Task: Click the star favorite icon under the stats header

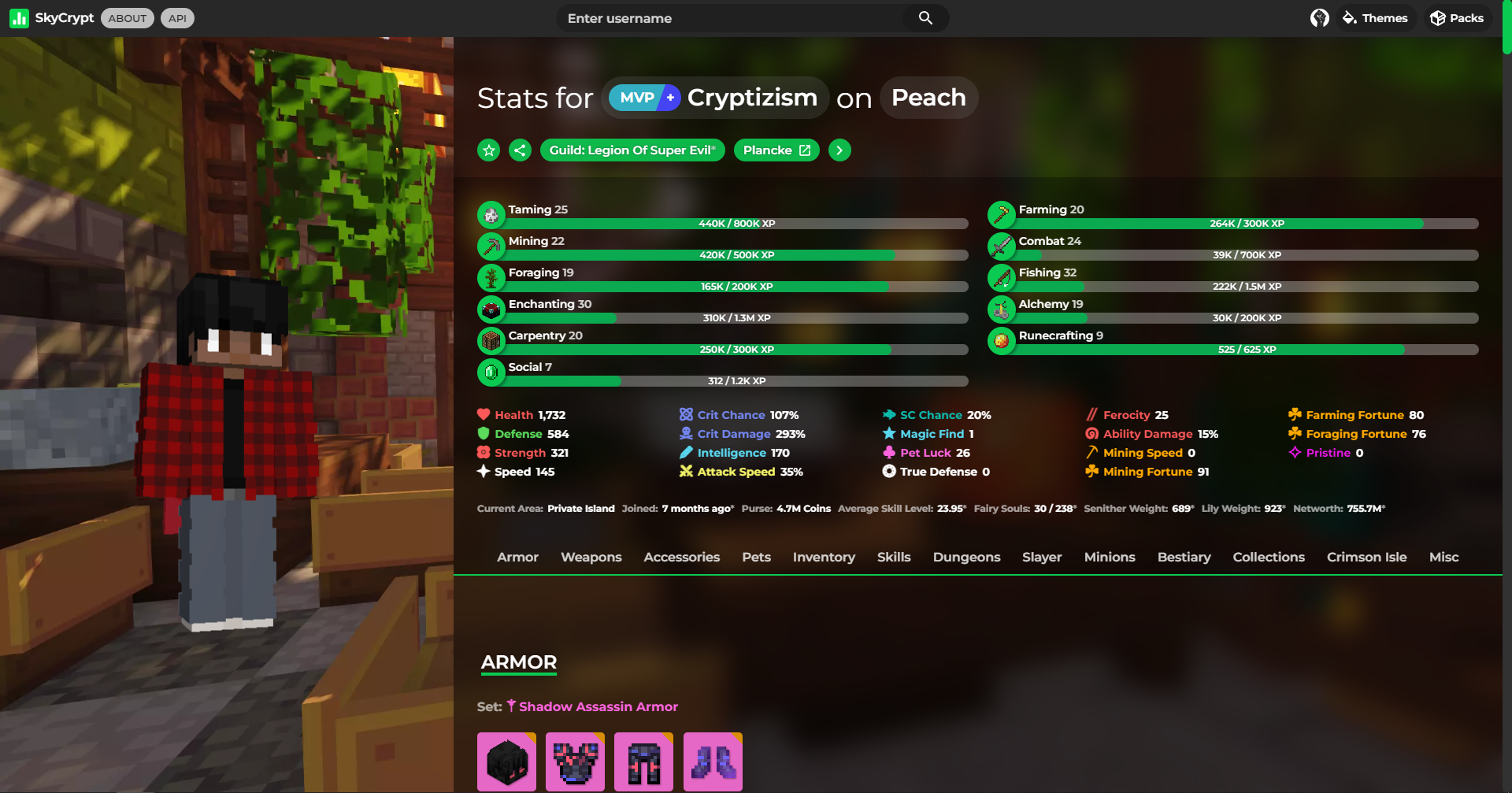Action: pos(488,150)
